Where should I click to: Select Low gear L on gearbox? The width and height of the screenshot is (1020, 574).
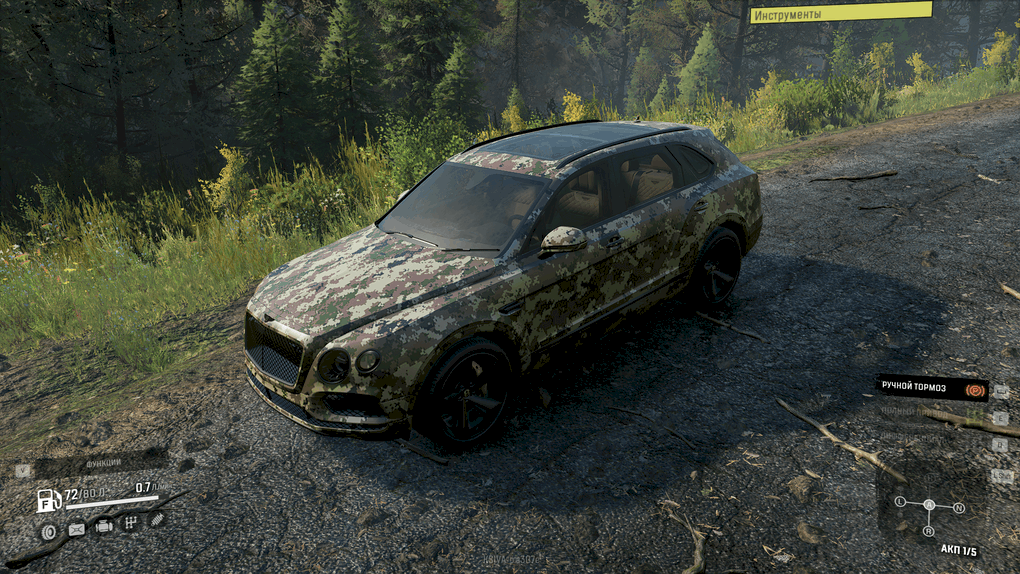click(900, 501)
